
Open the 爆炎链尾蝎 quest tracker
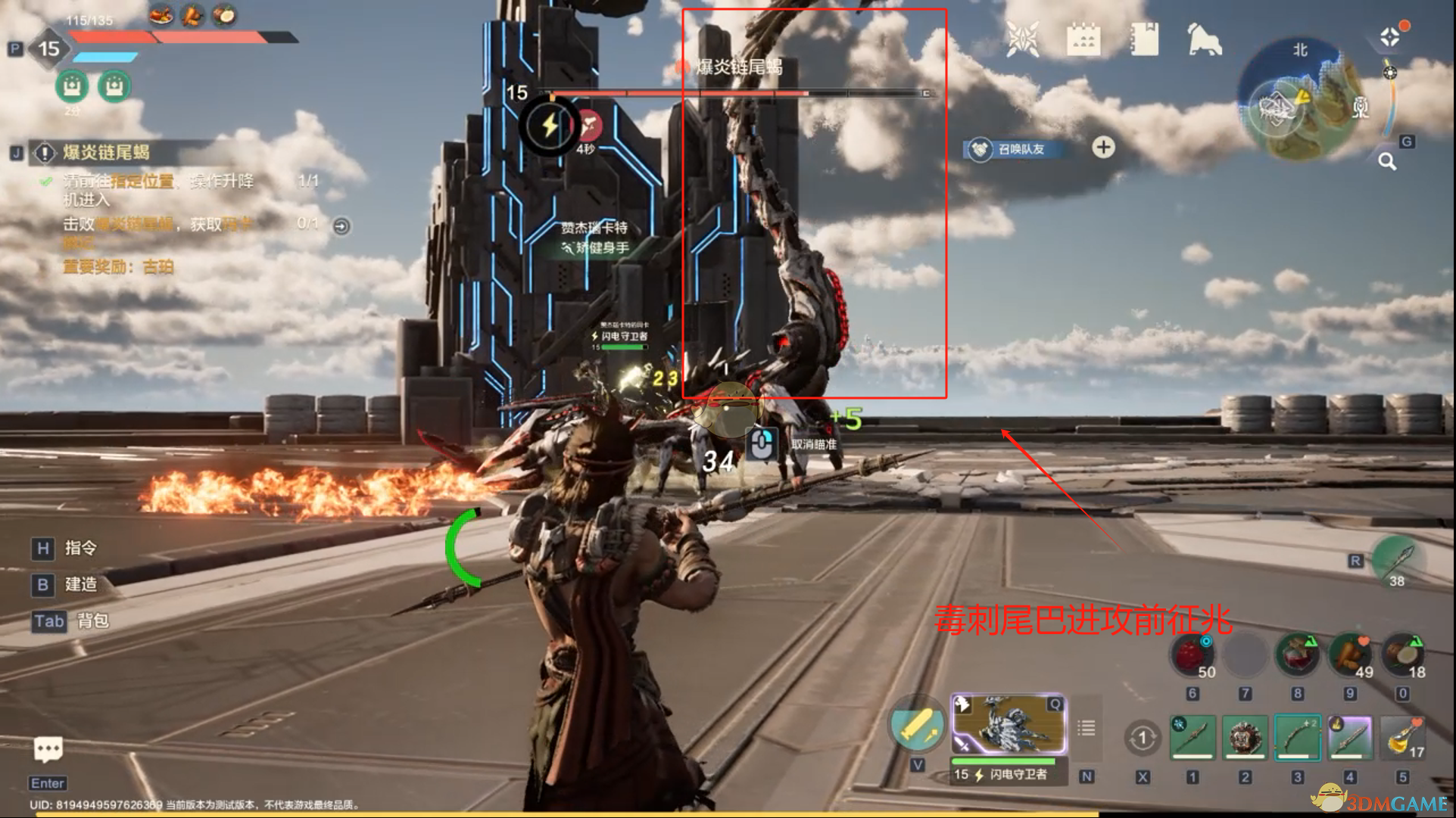[x=106, y=153]
